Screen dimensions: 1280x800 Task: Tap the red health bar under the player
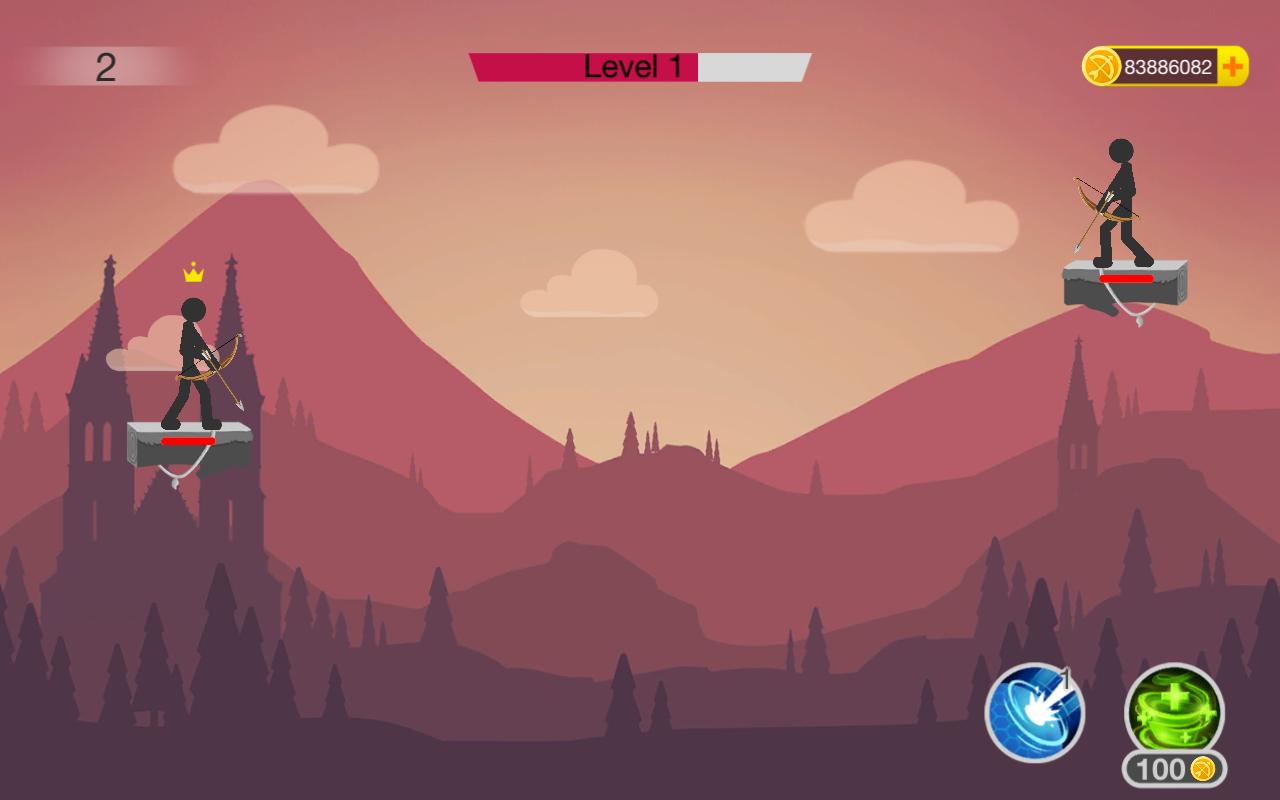click(x=187, y=439)
